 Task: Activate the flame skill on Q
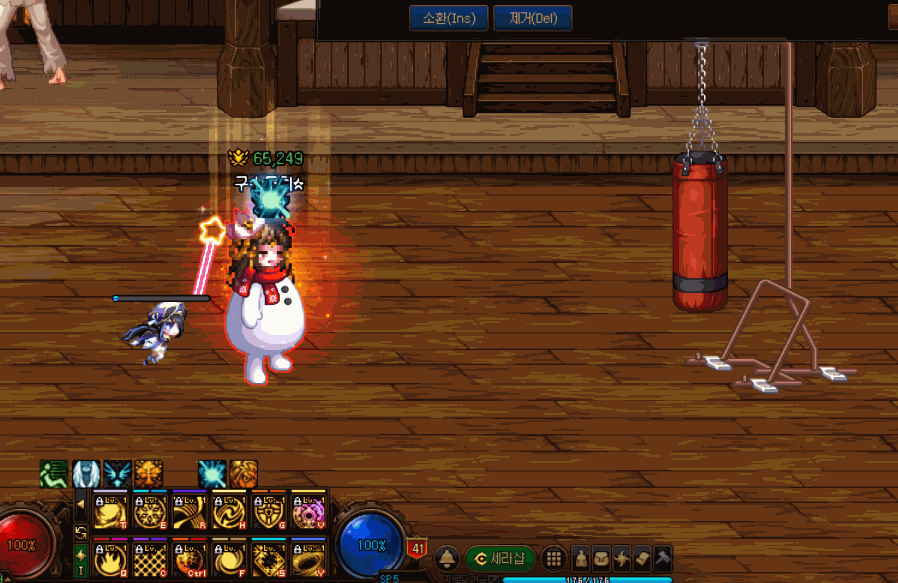pyautogui.click(x=108, y=556)
